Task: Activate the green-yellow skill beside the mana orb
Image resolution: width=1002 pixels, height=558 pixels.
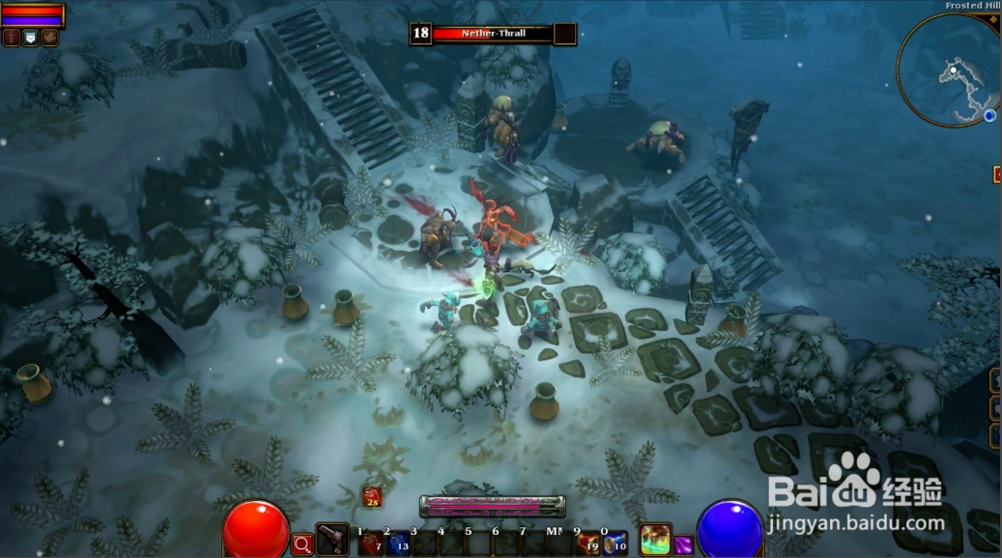Action: 655,539
